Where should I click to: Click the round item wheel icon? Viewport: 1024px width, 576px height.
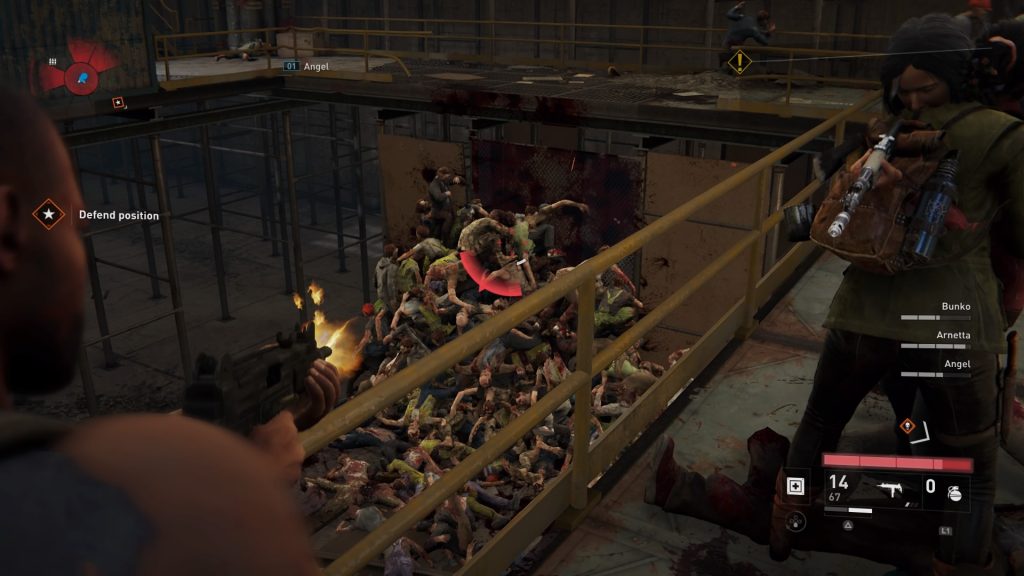point(797,520)
